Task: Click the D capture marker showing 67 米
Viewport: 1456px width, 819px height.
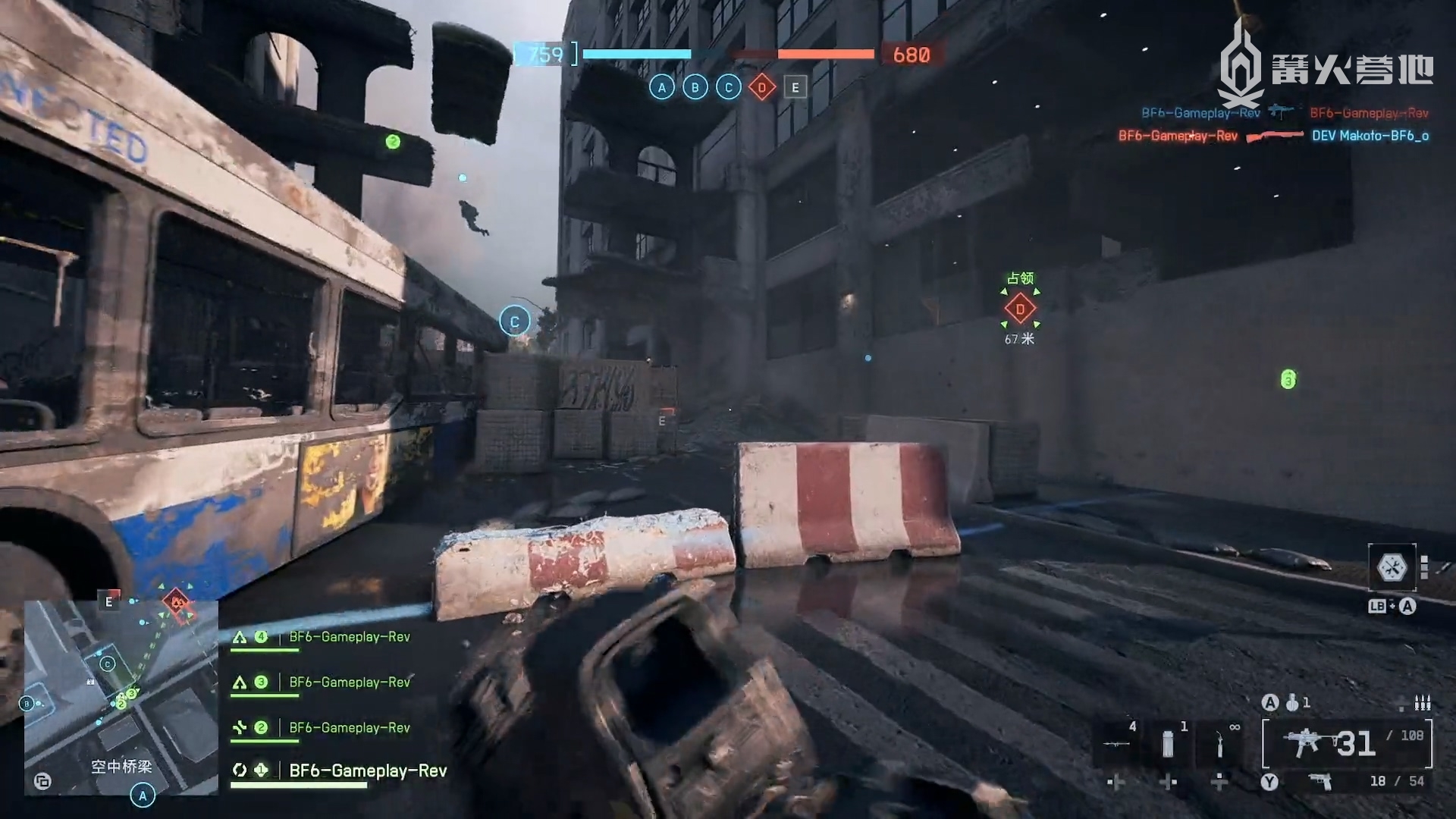Action: [1020, 309]
